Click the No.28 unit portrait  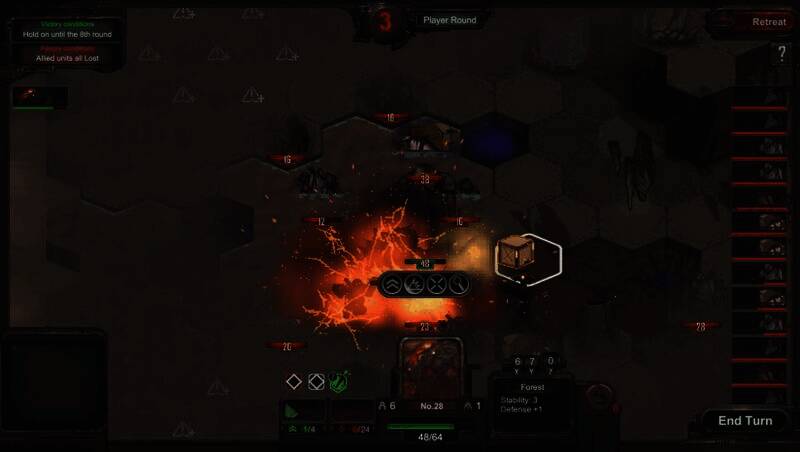[431, 367]
